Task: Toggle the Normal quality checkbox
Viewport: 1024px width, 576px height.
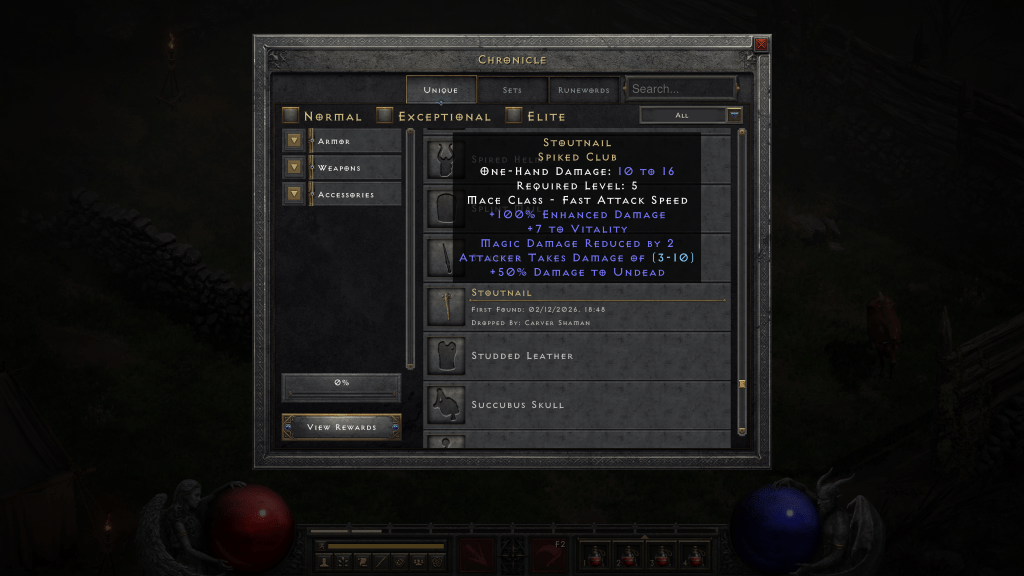Action: click(x=290, y=116)
